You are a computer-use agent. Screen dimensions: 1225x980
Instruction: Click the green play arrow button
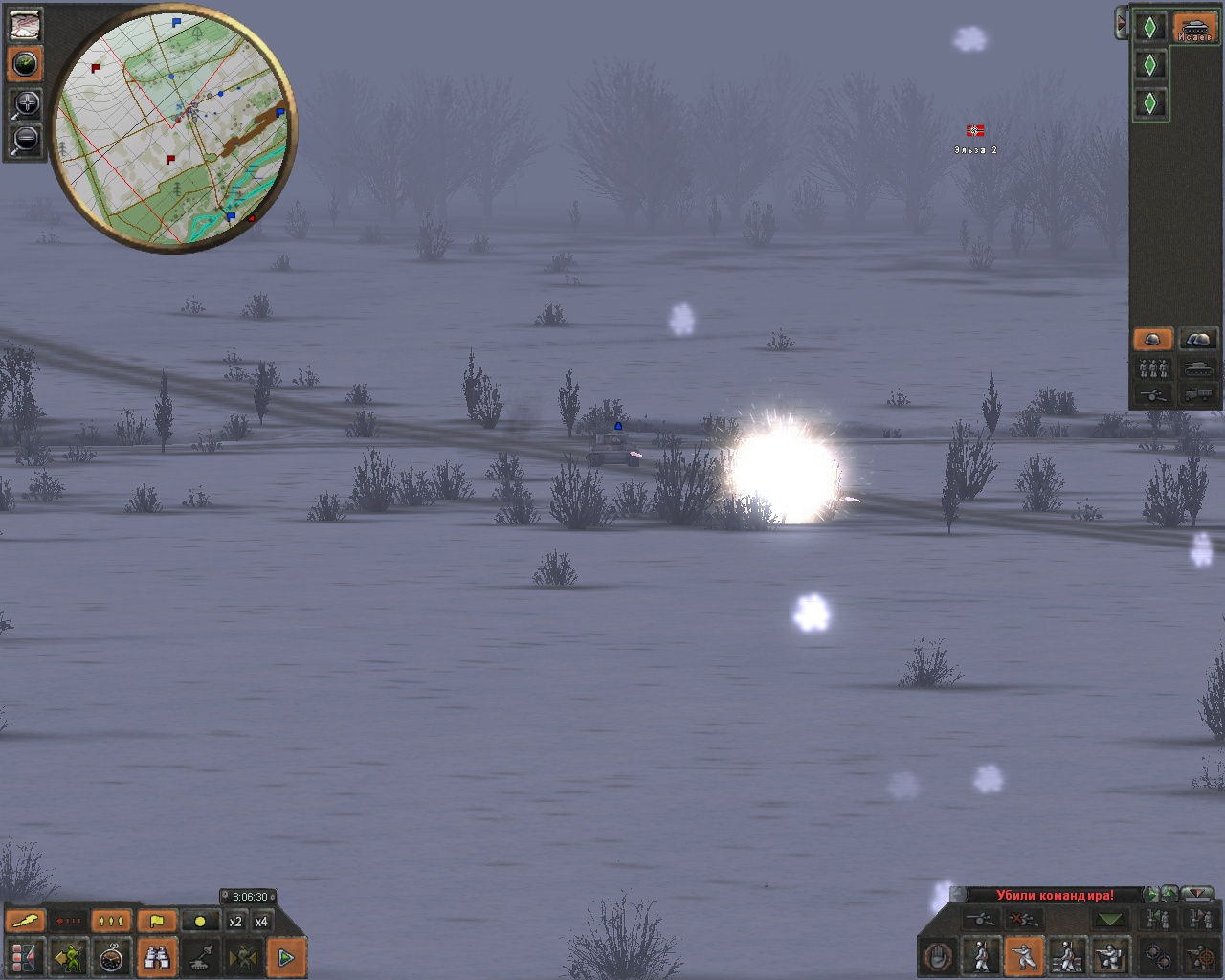pos(285,956)
